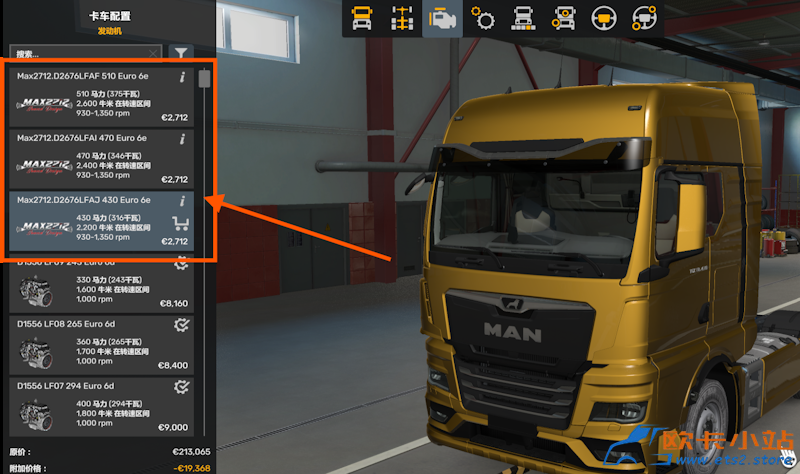
Task: Add the 430 Euro 6e engine to cart
Action: click(181, 223)
